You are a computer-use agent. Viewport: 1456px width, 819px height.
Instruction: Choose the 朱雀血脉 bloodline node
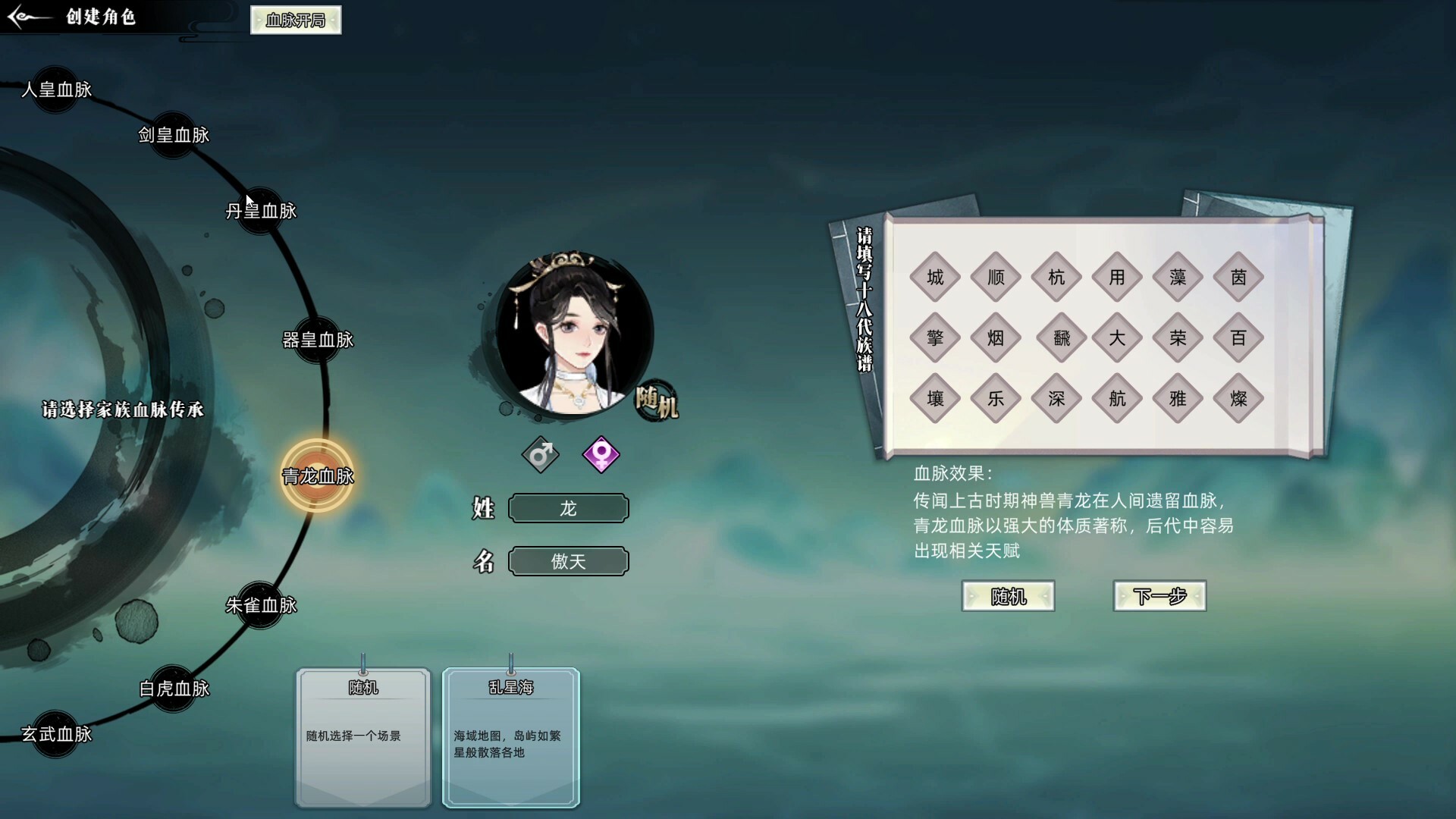[x=262, y=606]
